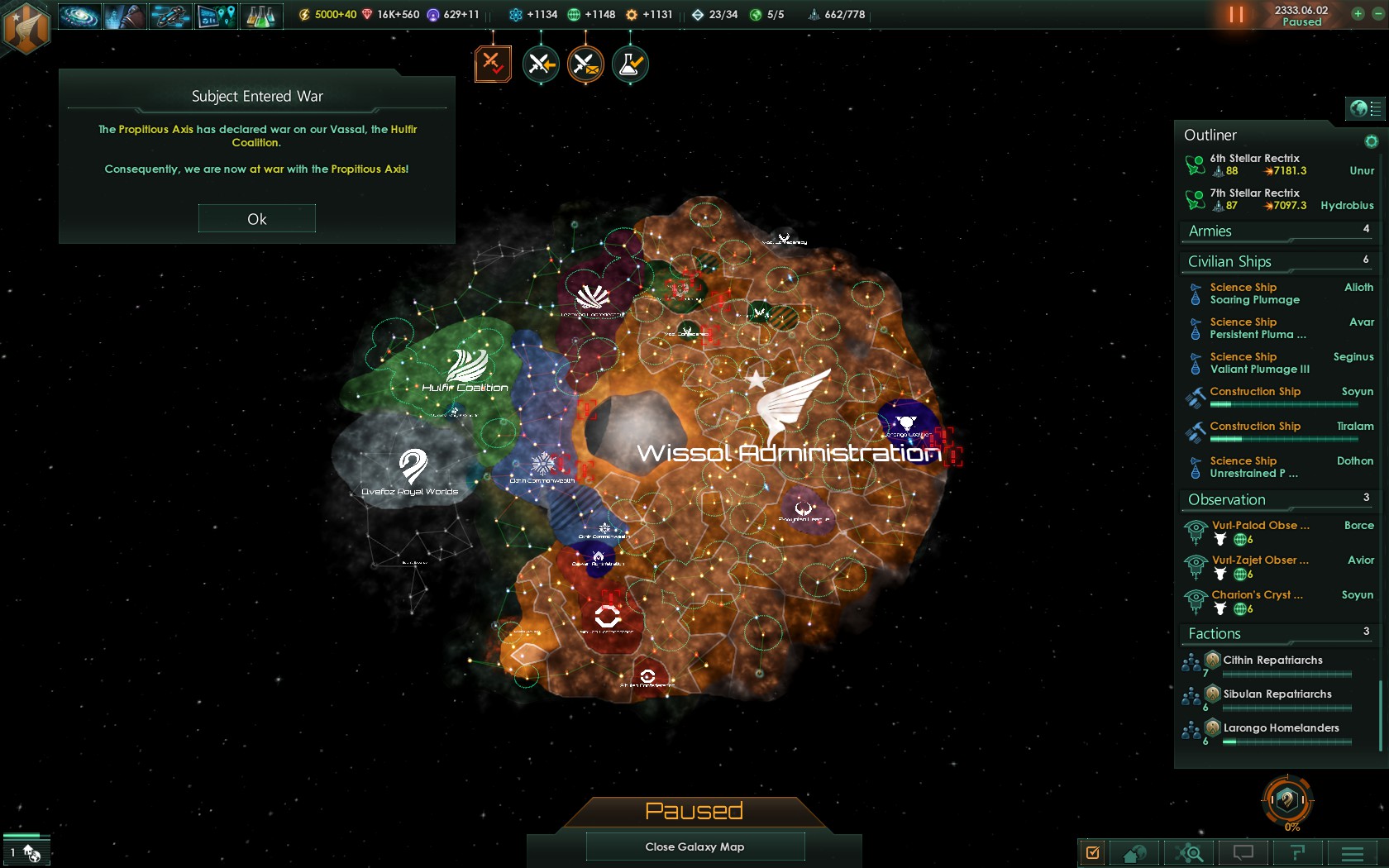Image resolution: width=1389 pixels, height=868 pixels.
Task: Open the Vurl-Palod observation post entry
Action: pos(1260,526)
